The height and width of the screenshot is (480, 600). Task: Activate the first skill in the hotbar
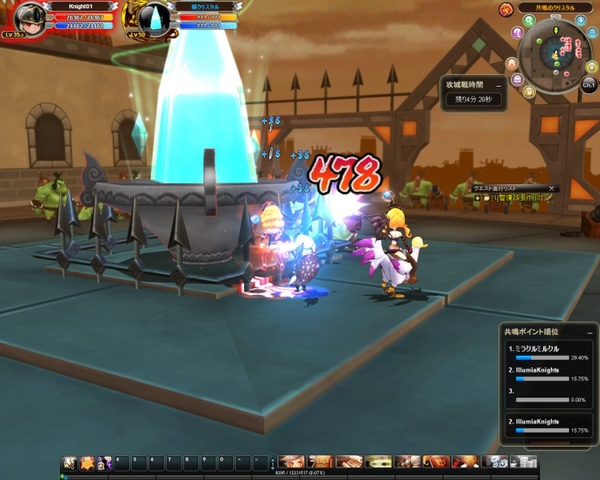click(70, 462)
